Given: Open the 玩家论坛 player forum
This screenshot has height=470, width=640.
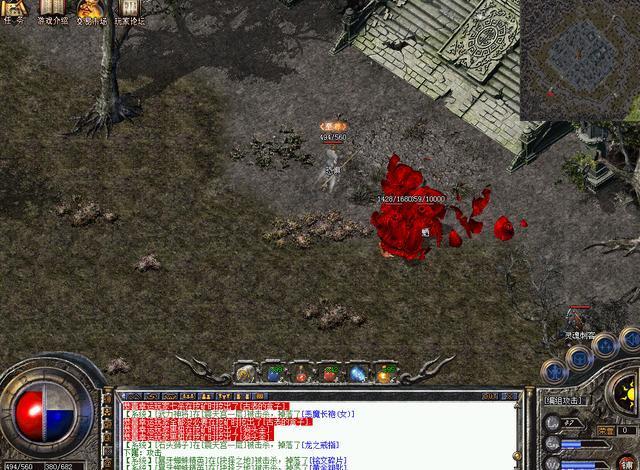Looking at the screenshot, I should click(x=129, y=11).
